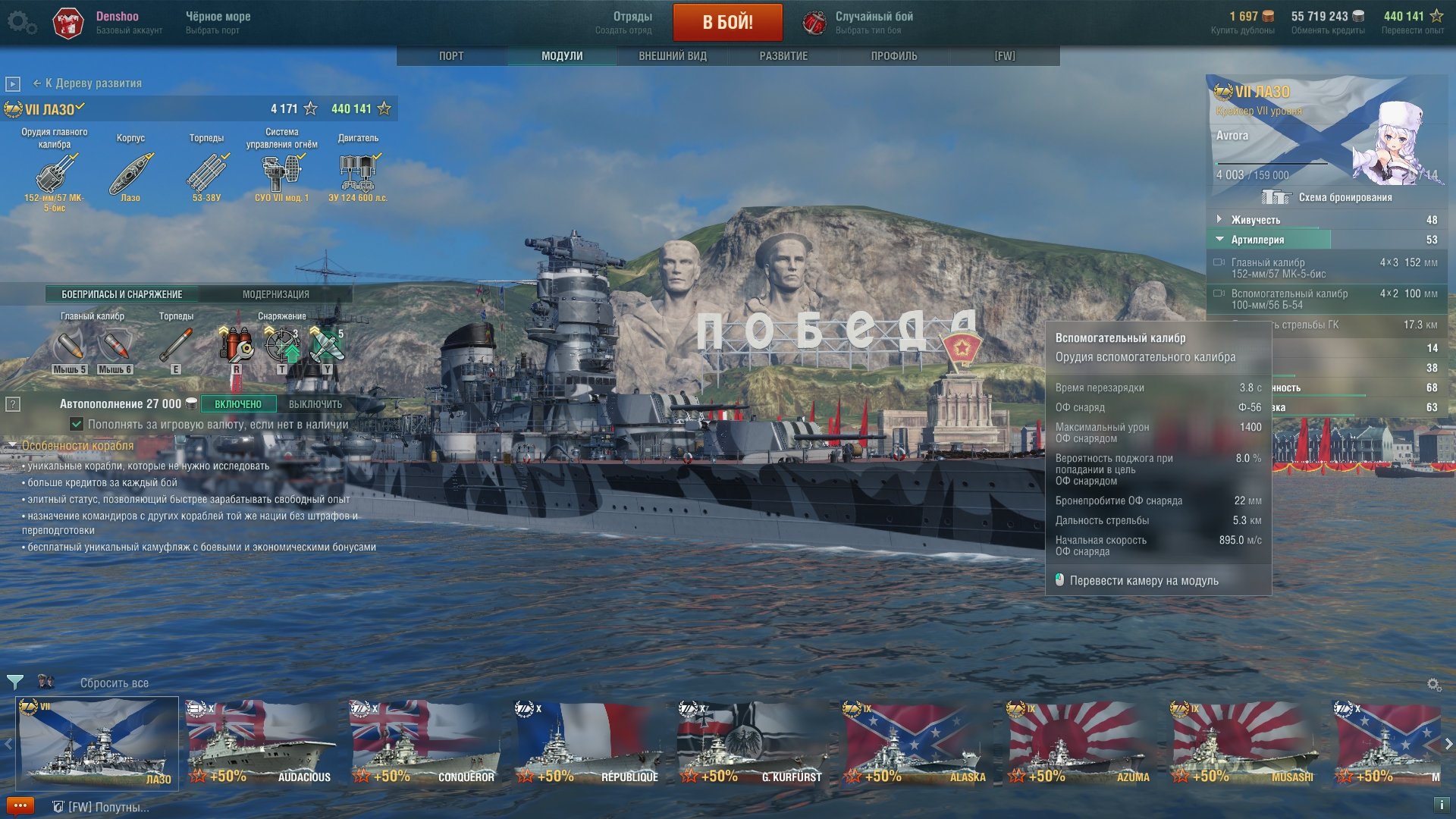Open the armor scheme viewer
Screen dimensions: 1456x819
click(1328, 198)
